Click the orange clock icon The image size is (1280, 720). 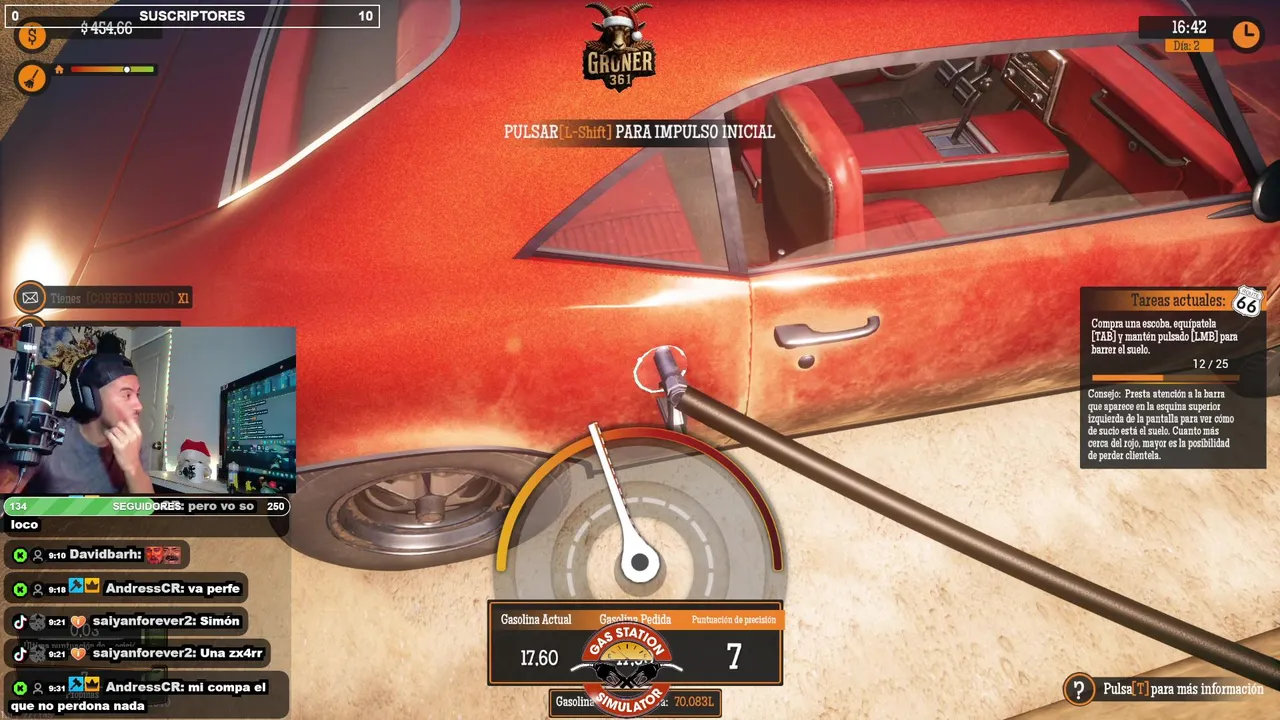tap(1245, 35)
